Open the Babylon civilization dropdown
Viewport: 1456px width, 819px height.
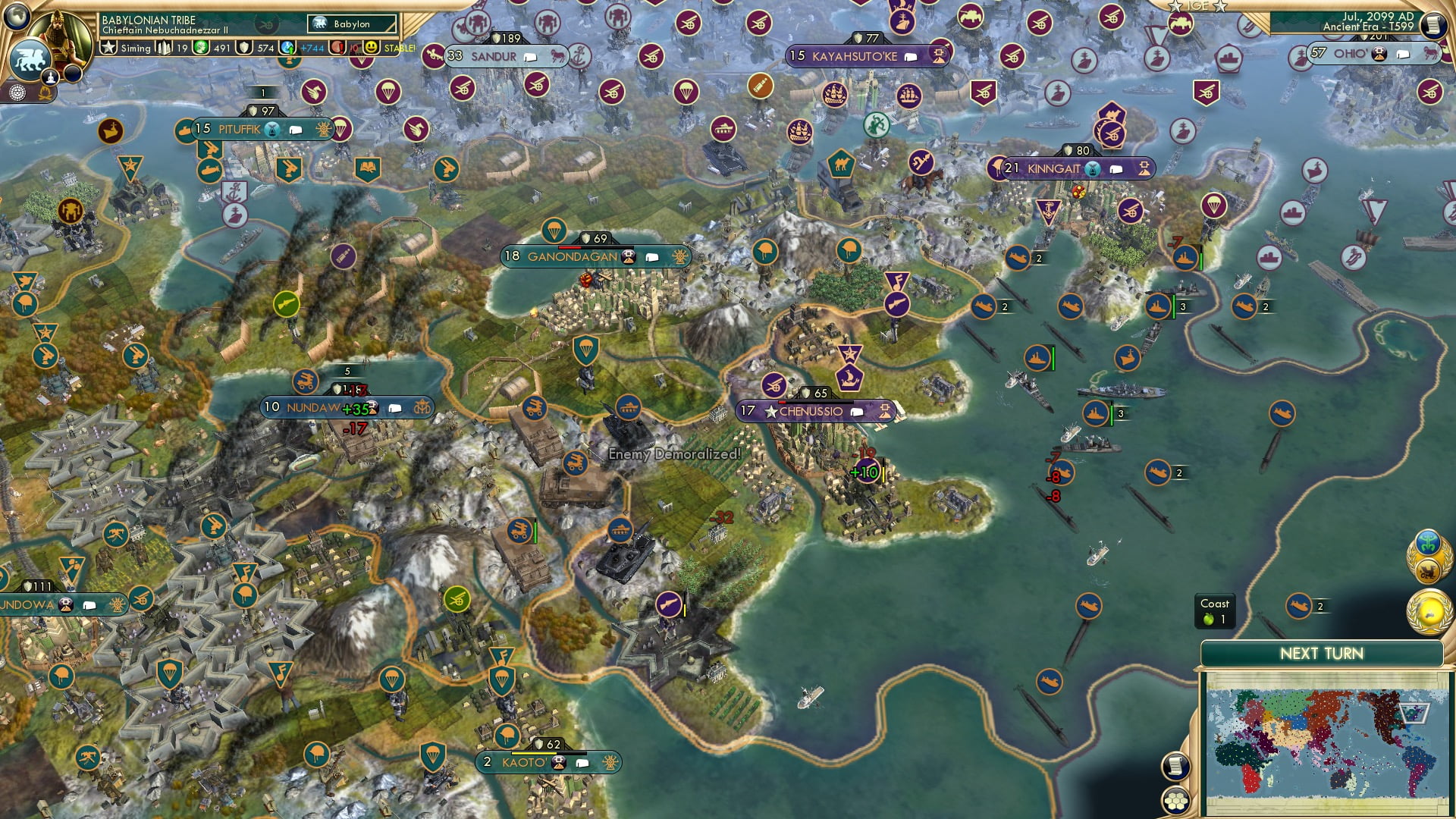351,24
